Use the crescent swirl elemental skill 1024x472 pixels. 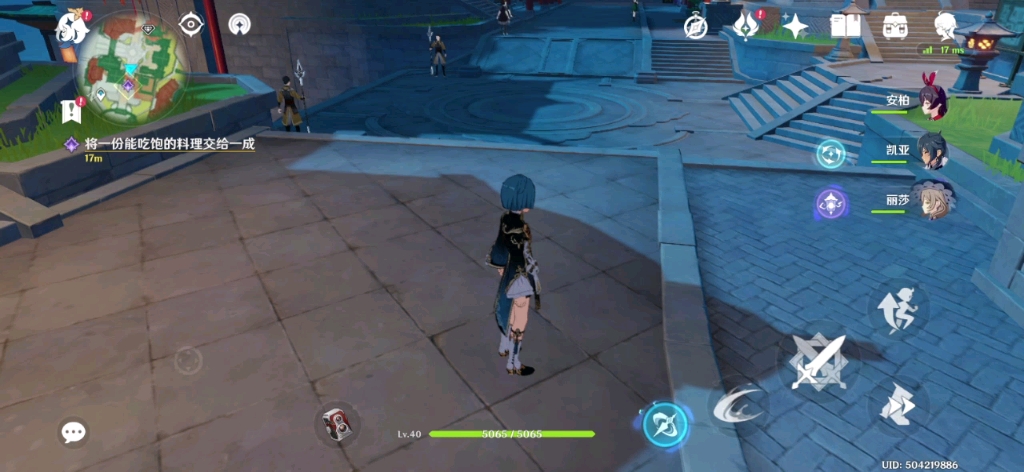point(740,404)
